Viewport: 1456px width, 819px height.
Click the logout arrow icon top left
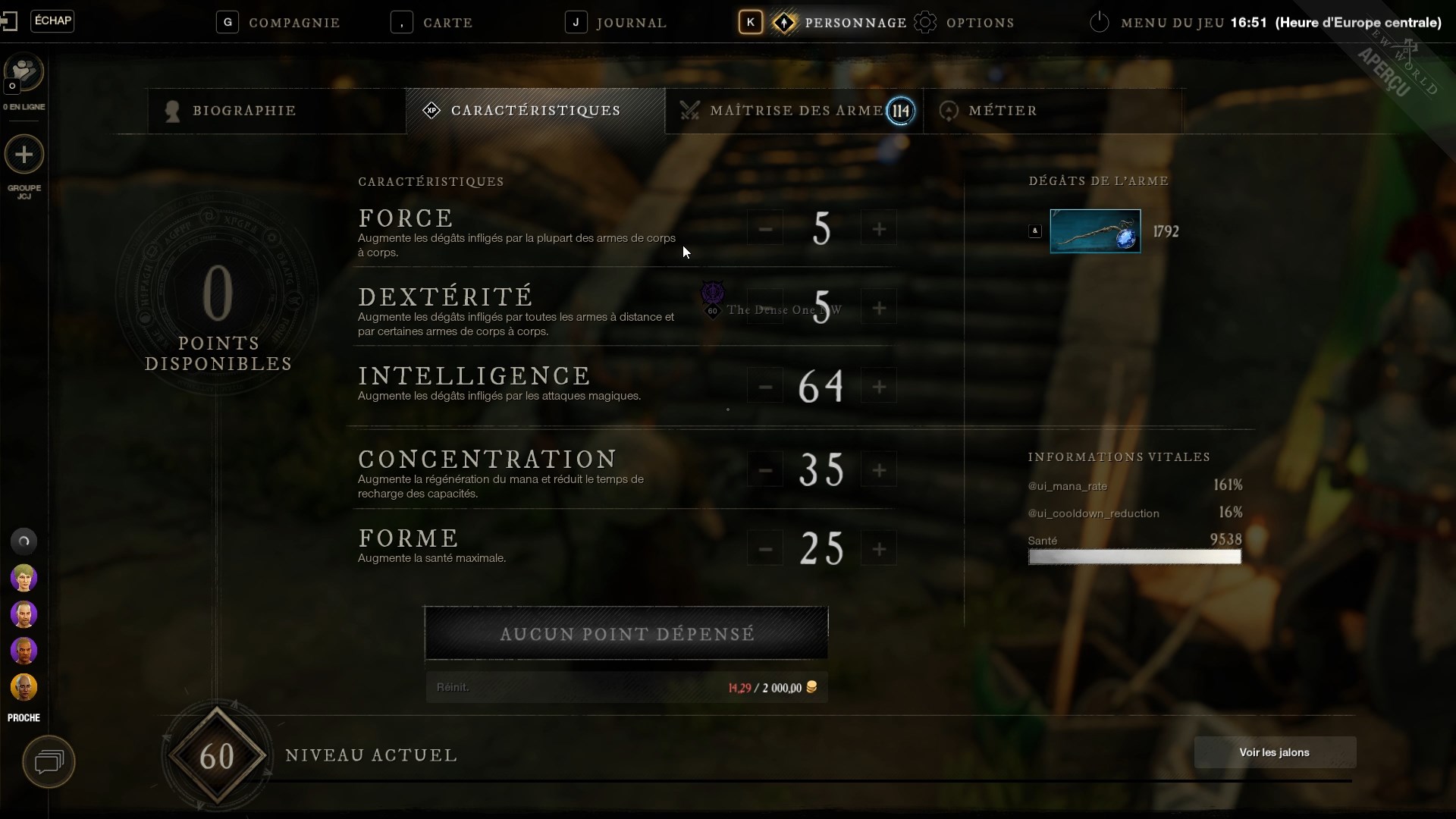click(10, 20)
